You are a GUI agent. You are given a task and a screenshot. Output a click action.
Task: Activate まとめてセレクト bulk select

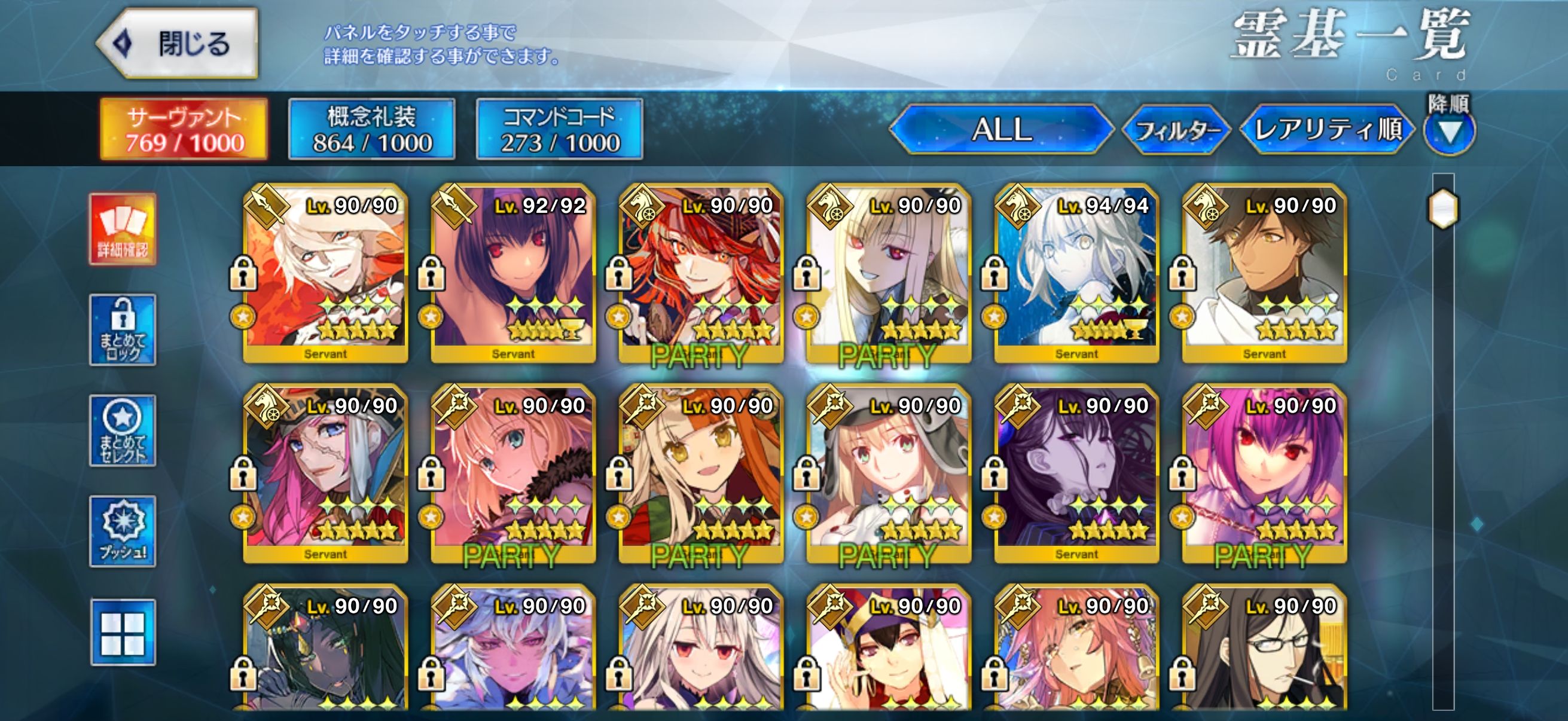[123, 430]
